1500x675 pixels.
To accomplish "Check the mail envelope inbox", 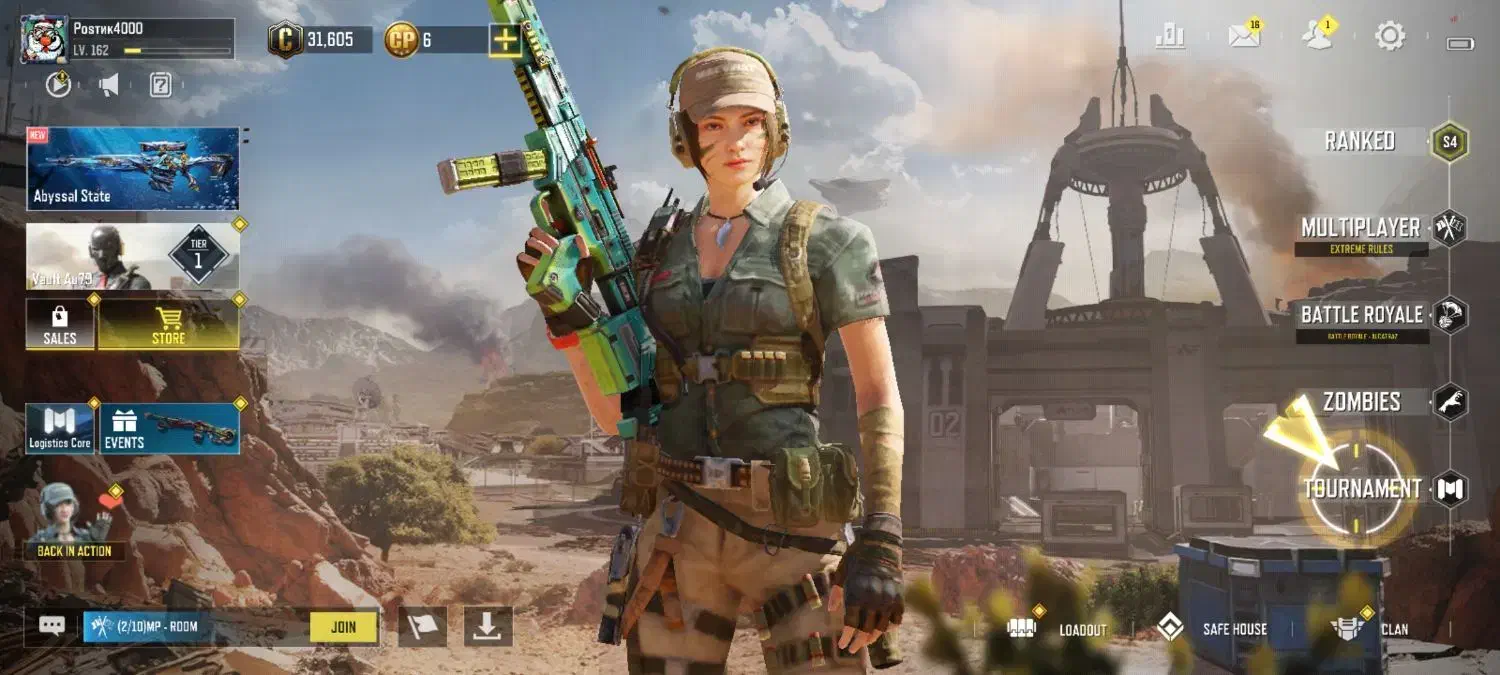I will pyautogui.click(x=1244, y=36).
